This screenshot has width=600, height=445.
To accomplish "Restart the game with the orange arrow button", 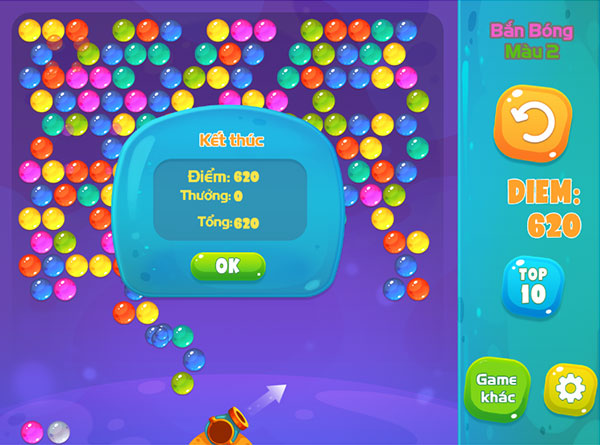I will [x=532, y=123].
